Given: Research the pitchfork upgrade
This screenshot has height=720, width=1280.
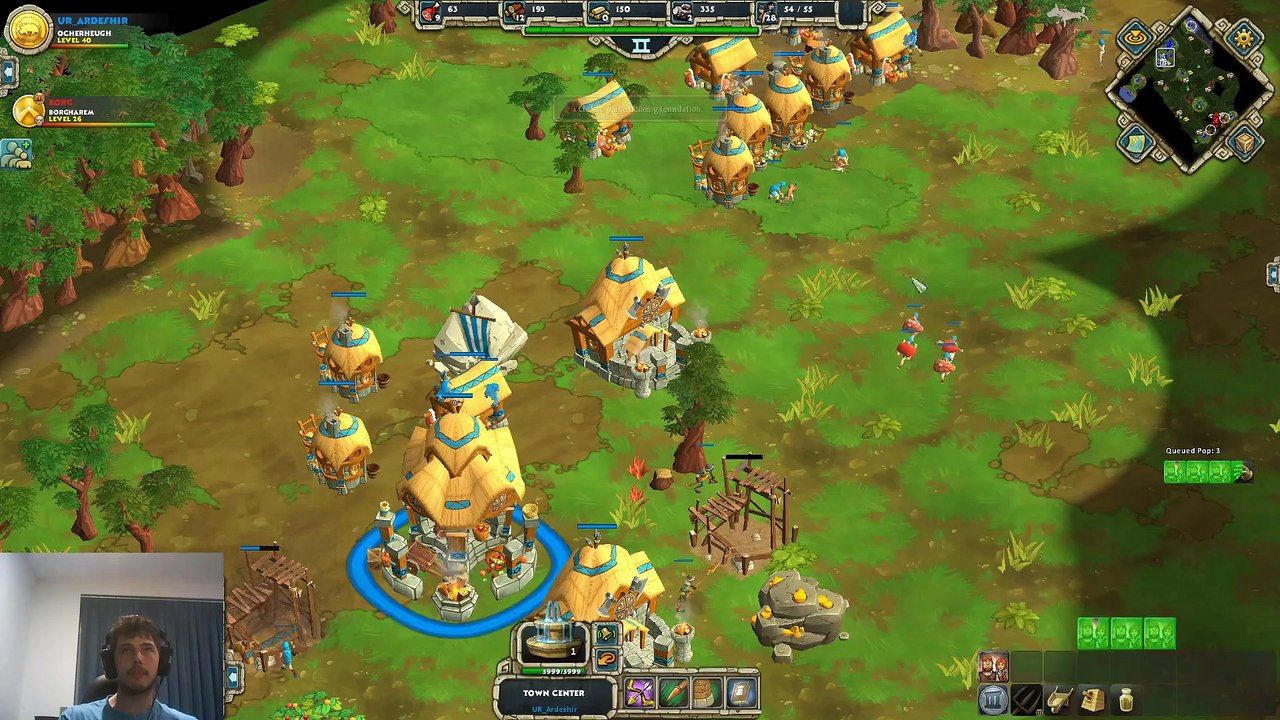Looking at the screenshot, I should (1027, 700).
